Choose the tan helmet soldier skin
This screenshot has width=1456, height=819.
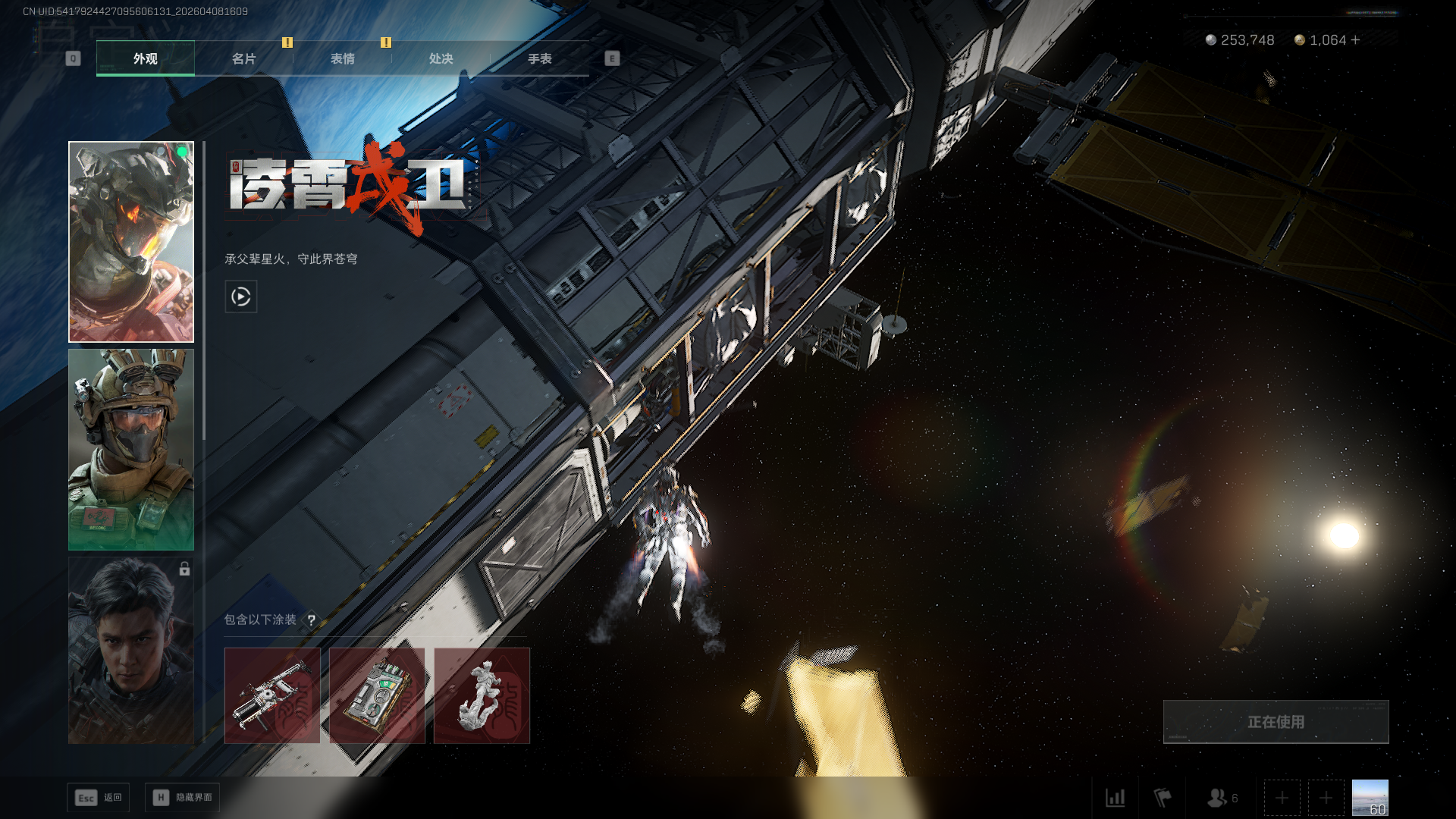[x=131, y=449]
